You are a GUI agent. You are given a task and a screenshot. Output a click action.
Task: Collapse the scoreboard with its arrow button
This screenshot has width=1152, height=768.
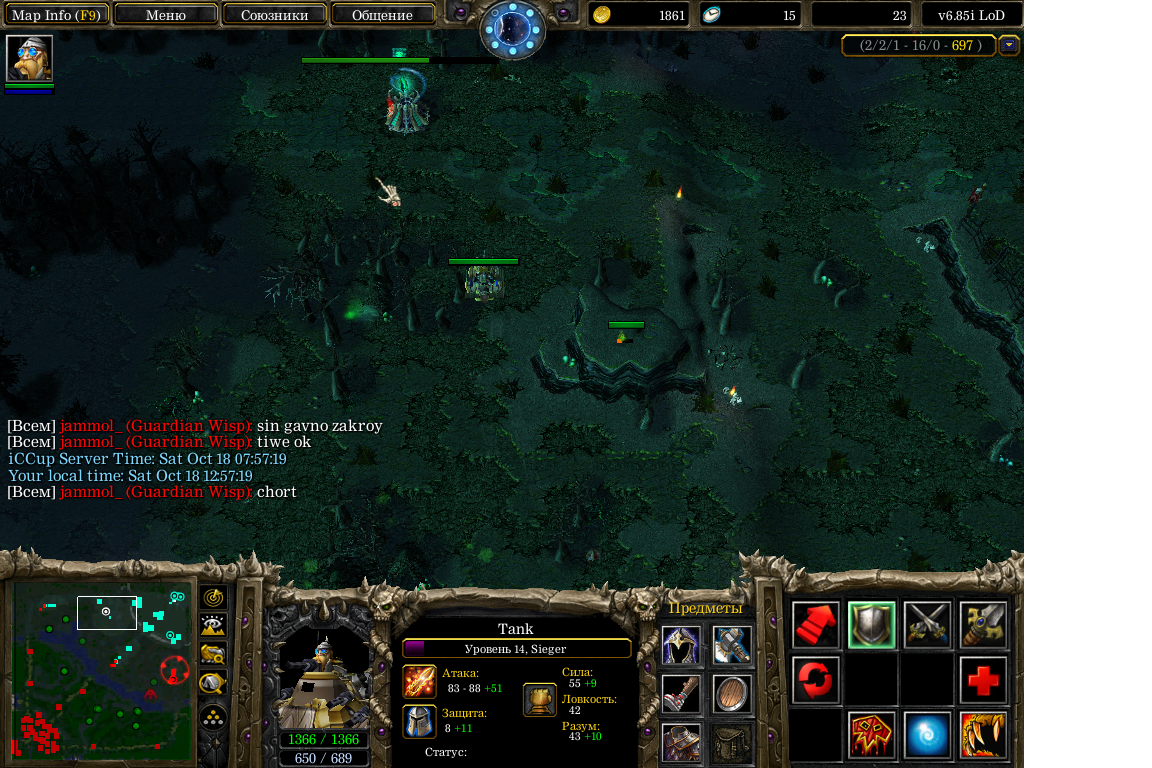pos(1009,45)
